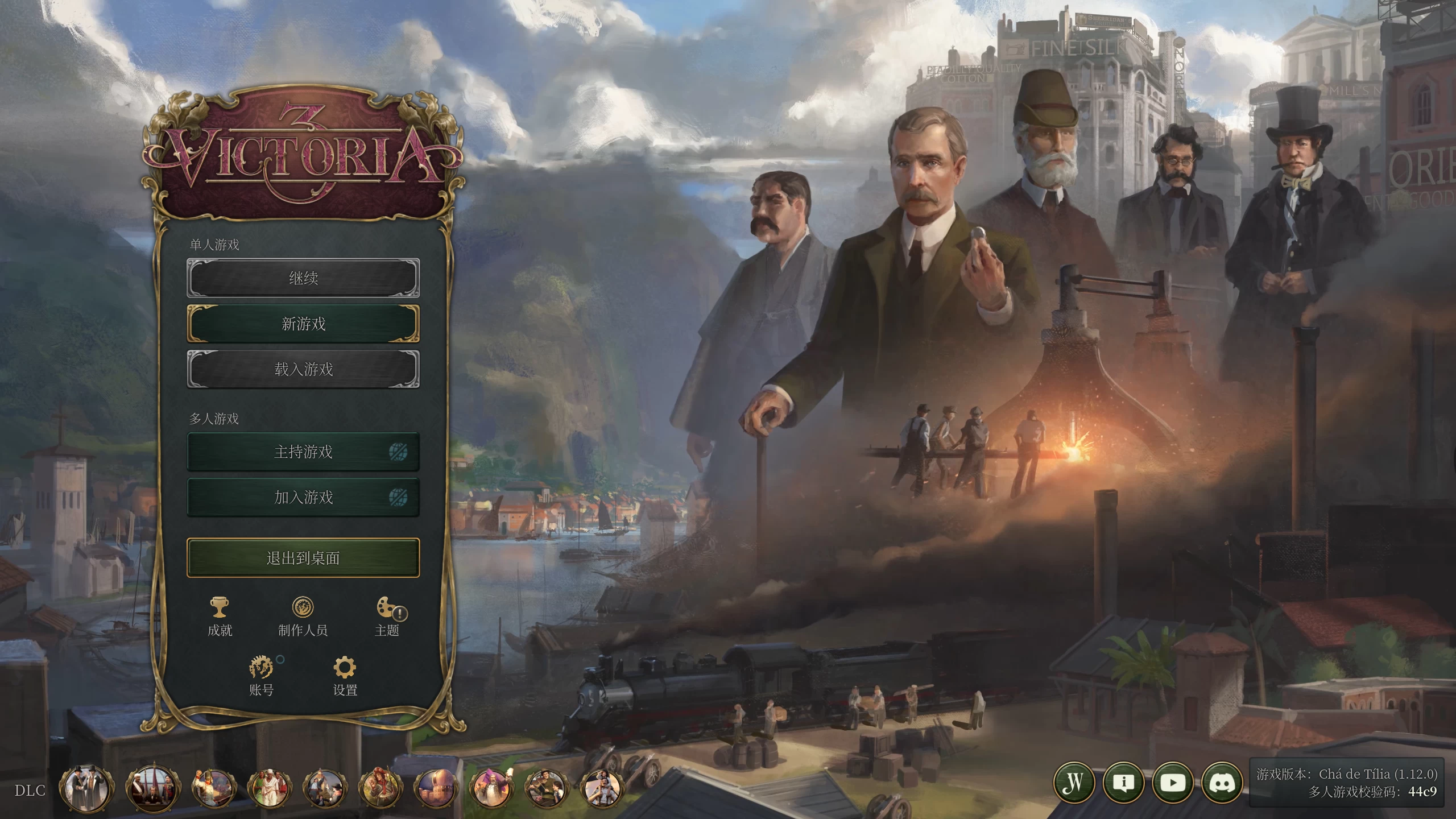Screen dimensions: 1456x819
Task: Open the DLC icon showing a domed observatory
Action: pyautogui.click(x=436, y=789)
